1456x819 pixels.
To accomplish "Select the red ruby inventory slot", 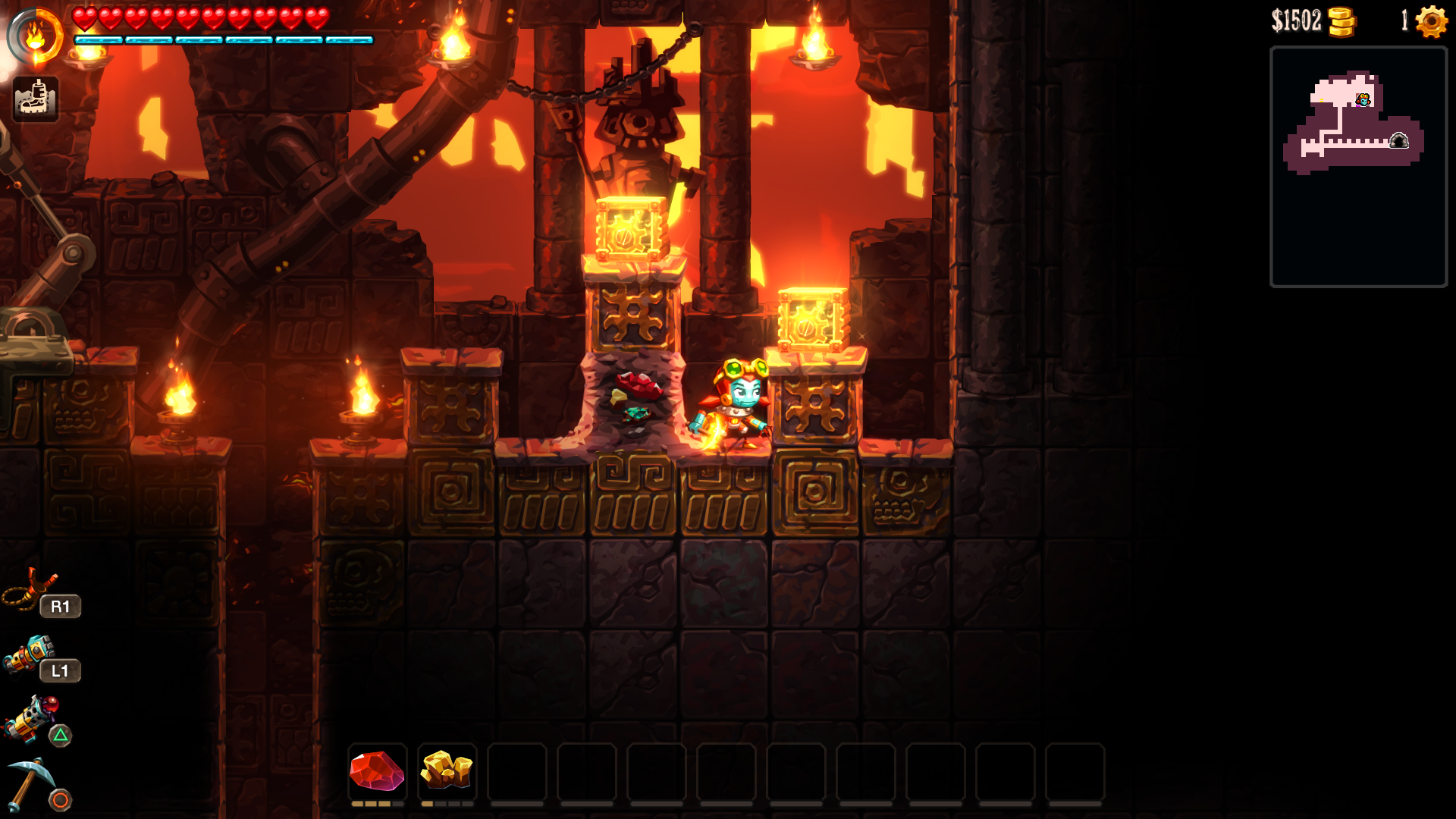I will click(x=377, y=771).
